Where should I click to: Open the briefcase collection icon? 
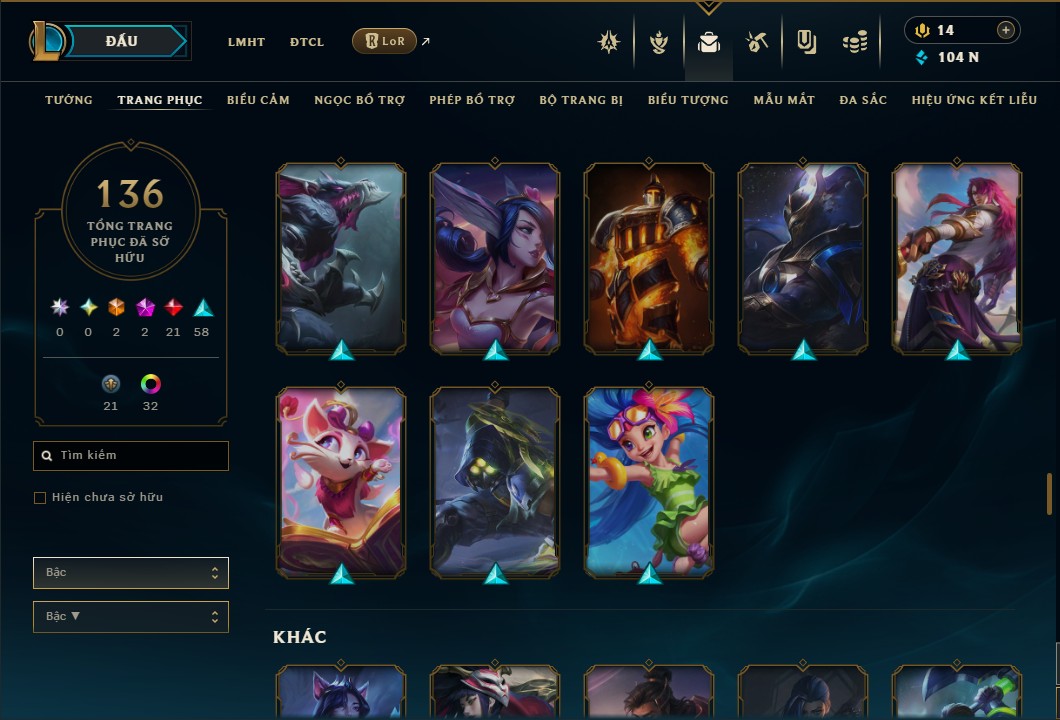tap(709, 42)
